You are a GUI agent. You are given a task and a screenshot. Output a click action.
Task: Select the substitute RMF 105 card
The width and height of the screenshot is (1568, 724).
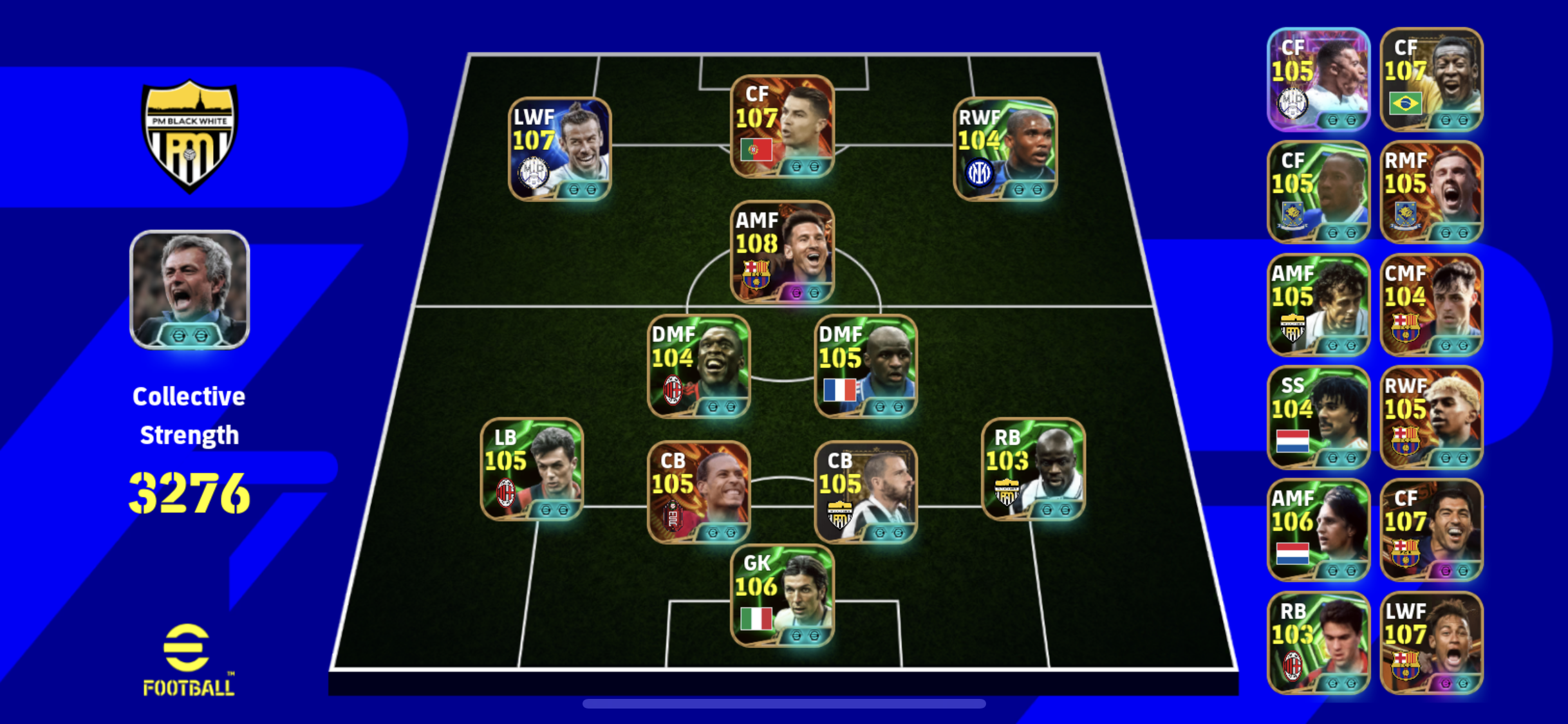click(x=1432, y=192)
